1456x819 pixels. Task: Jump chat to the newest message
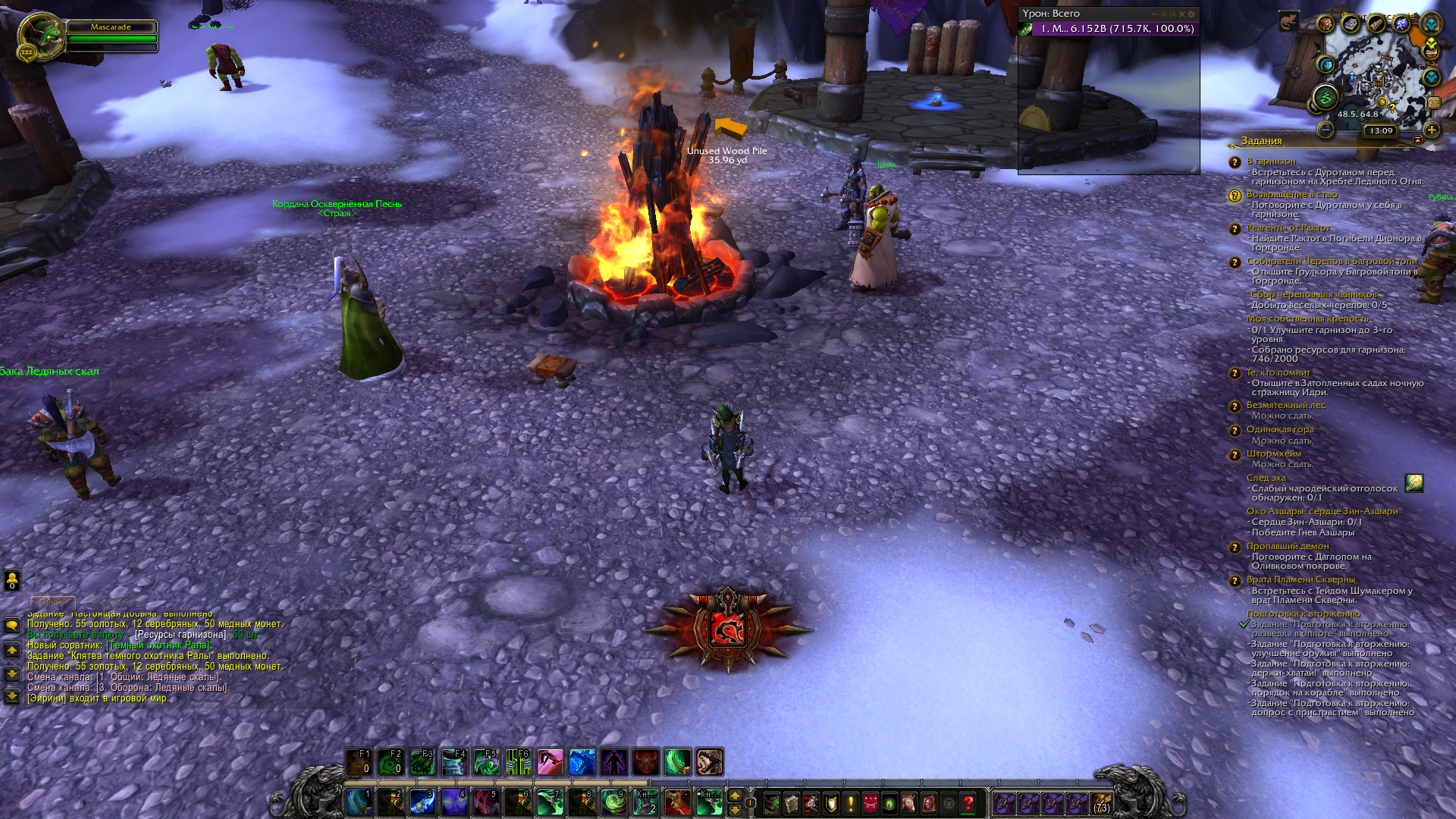tap(12, 696)
